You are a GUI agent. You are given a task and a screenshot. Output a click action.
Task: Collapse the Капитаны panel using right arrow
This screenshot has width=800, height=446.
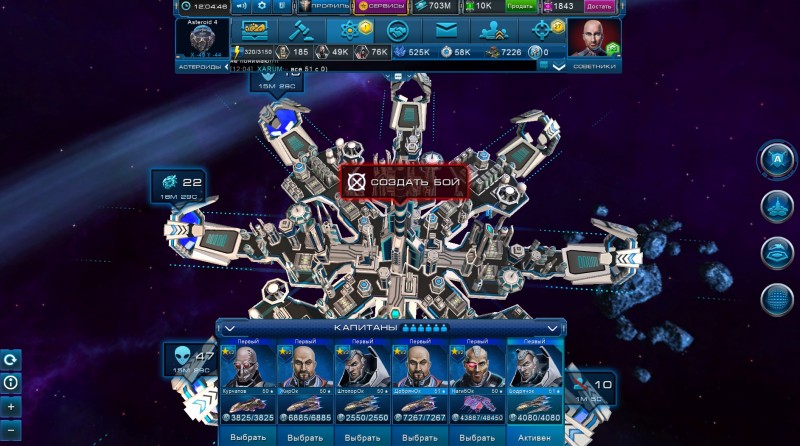552,327
